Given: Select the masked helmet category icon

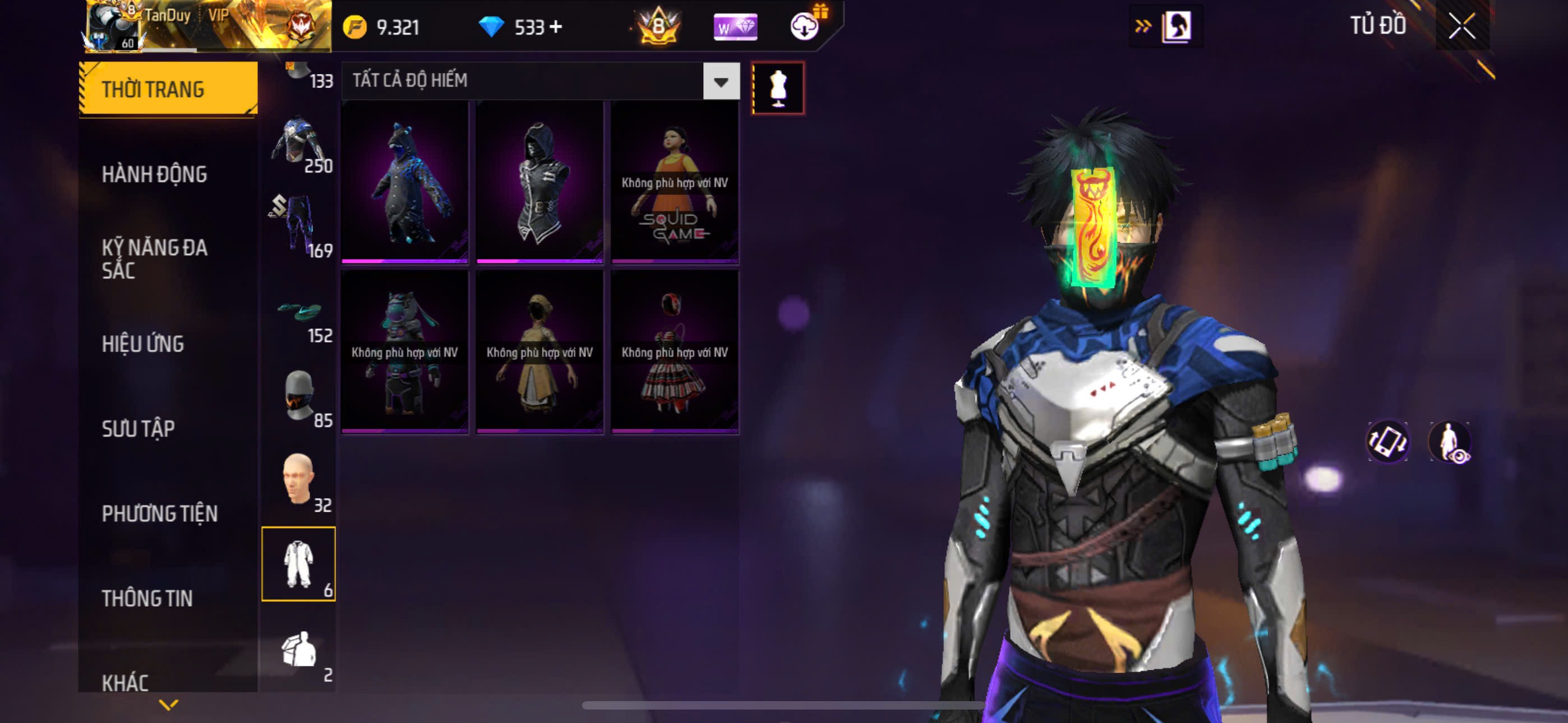Looking at the screenshot, I should click(298, 396).
